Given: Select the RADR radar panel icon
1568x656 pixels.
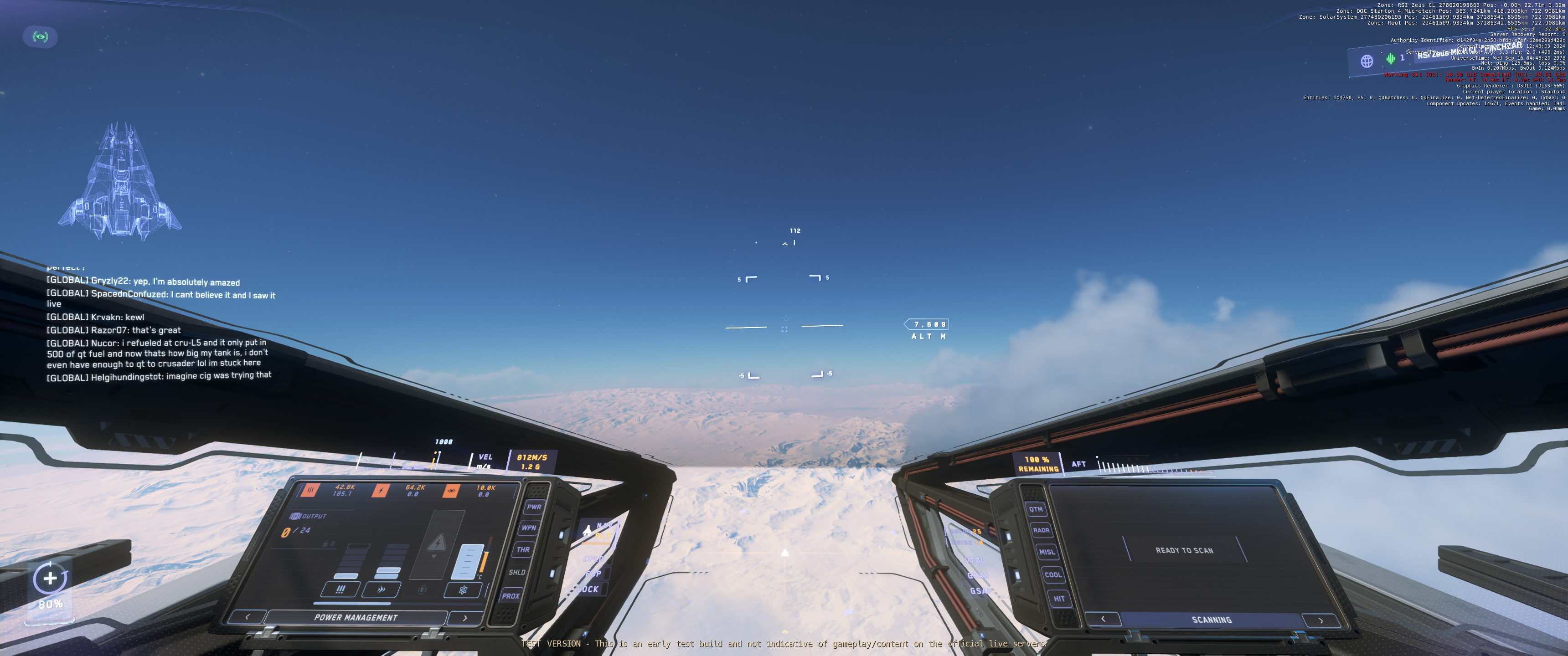Looking at the screenshot, I should coord(1041,531).
